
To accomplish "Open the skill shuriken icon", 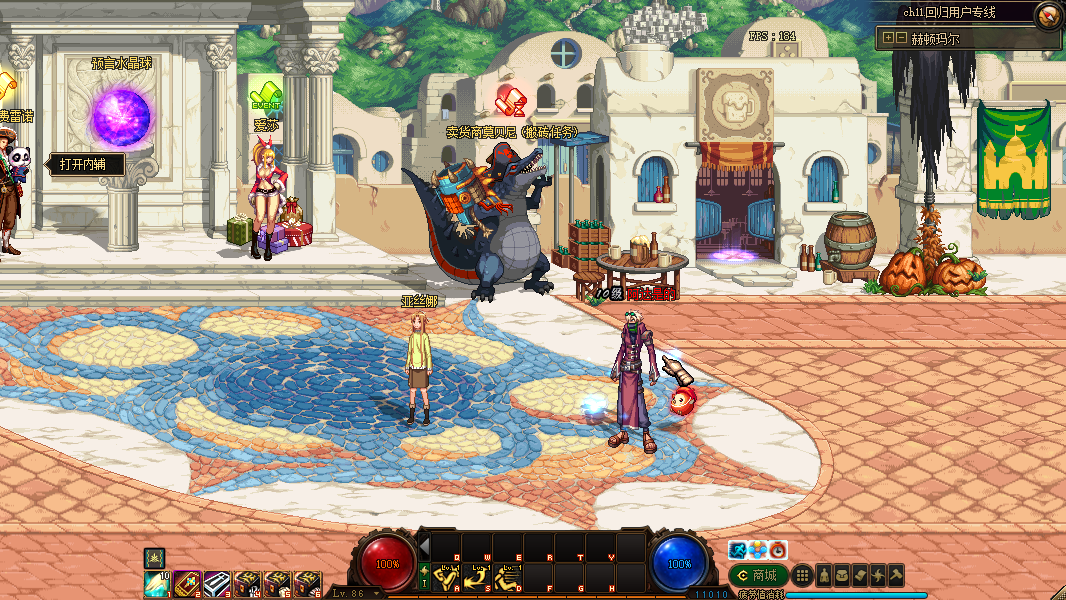I will 878,575.
